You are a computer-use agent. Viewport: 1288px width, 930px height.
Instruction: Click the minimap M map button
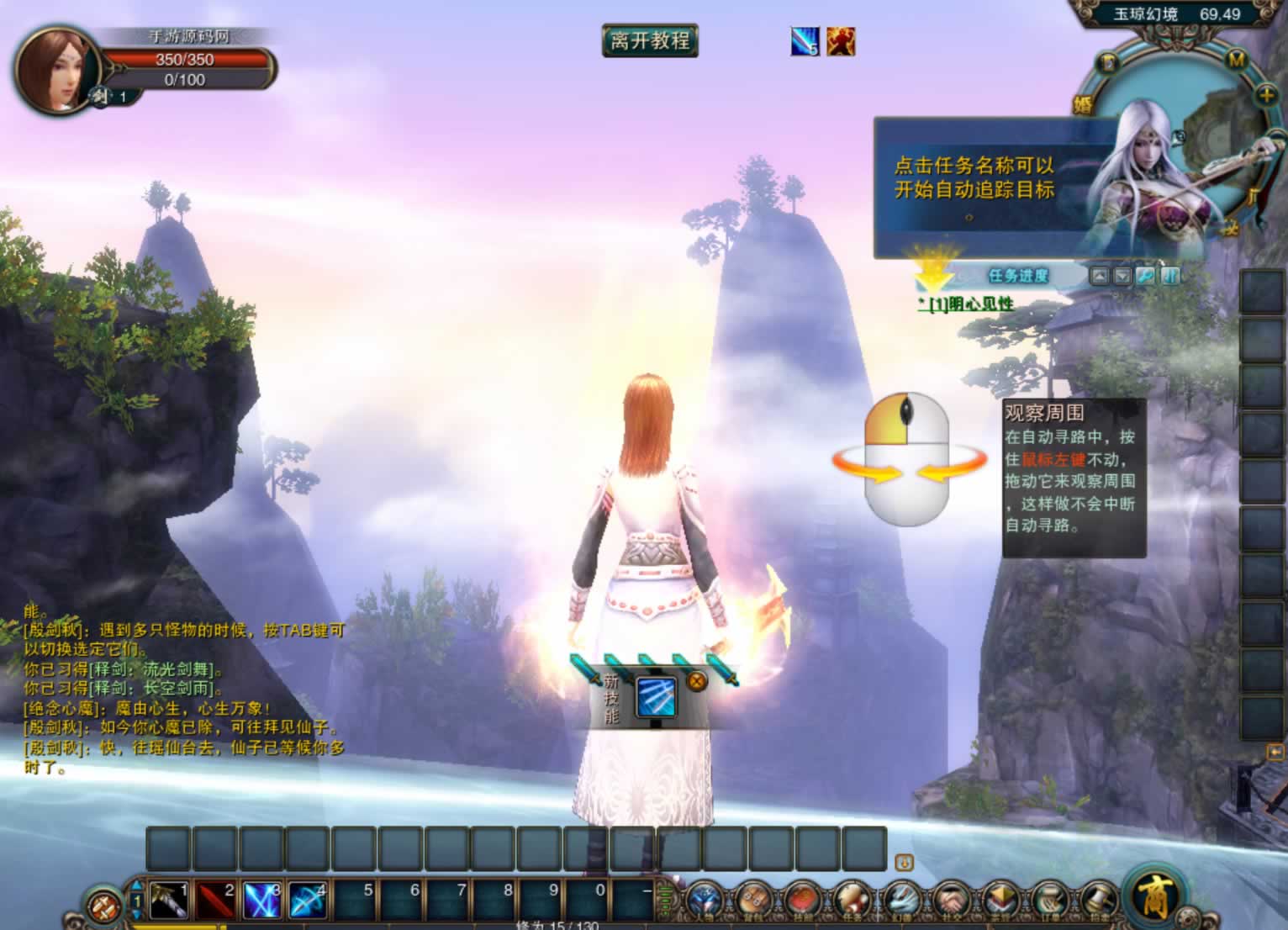click(x=1236, y=60)
